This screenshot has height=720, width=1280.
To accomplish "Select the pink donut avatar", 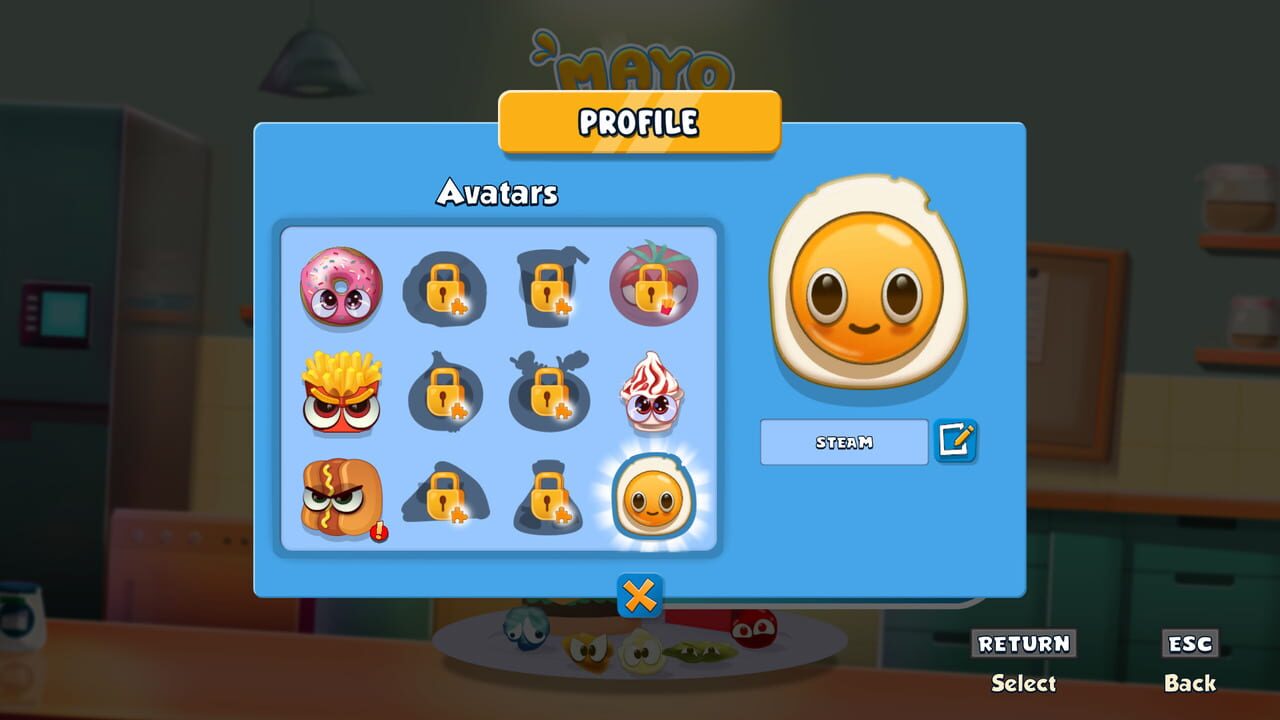I will tap(342, 290).
